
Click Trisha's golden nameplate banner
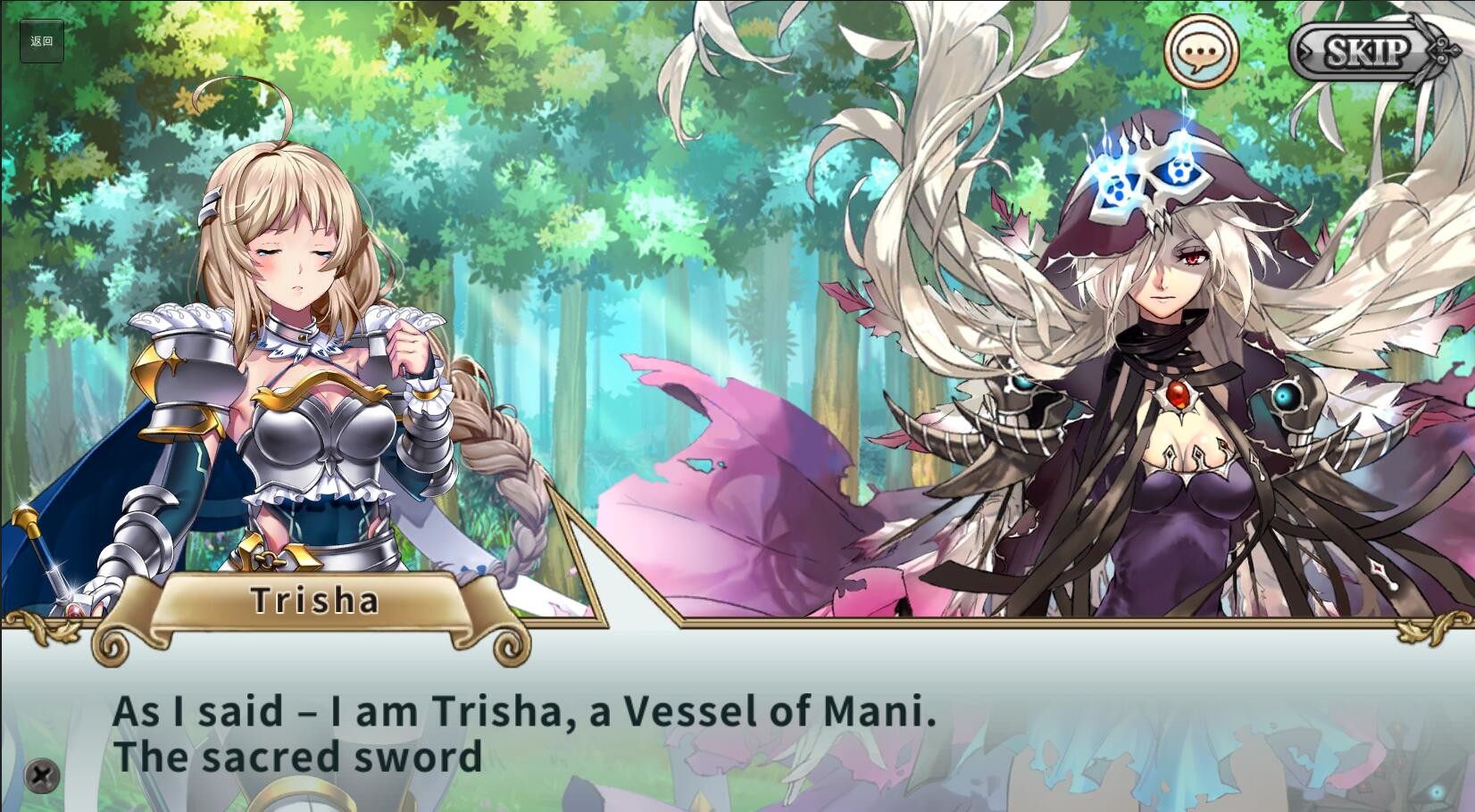tap(314, 601)
